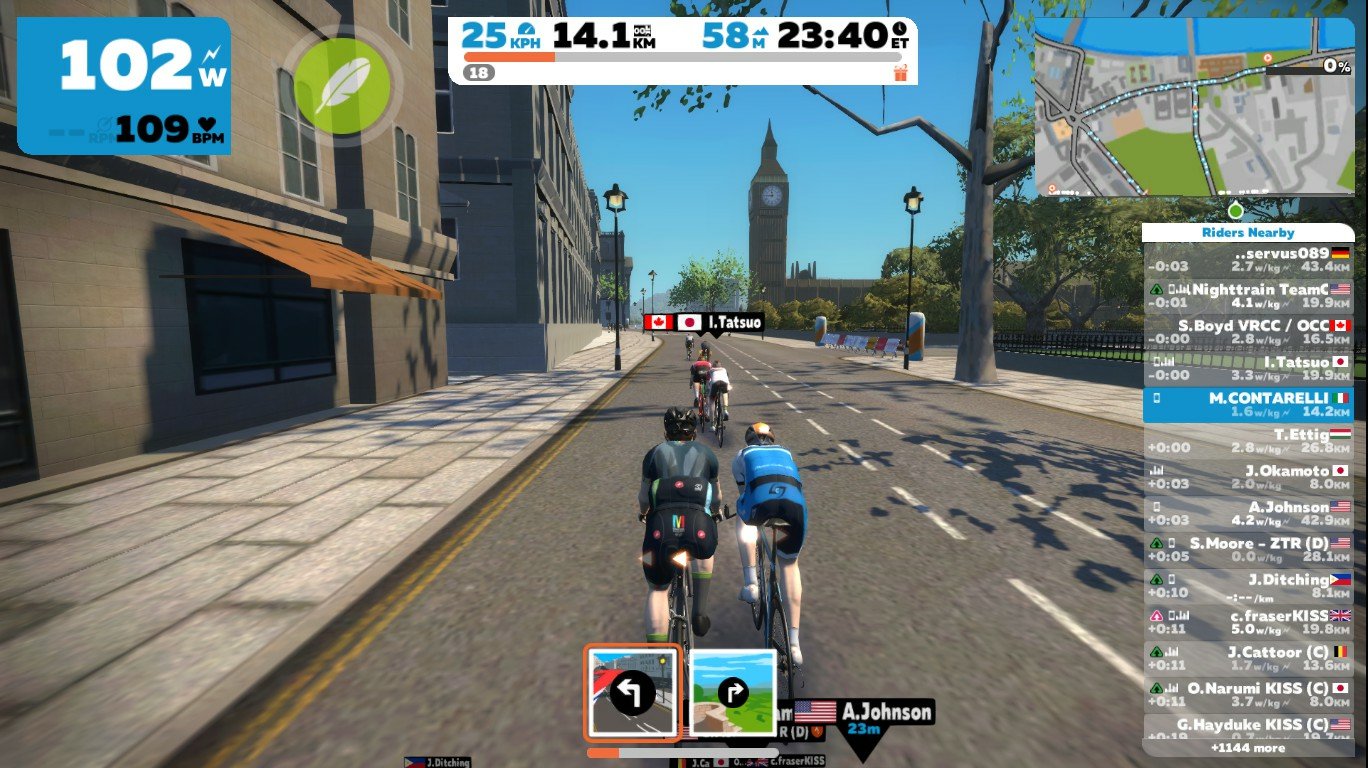Click the gift box icon on progress bar
1368x768 pixels.
[900, 72]
